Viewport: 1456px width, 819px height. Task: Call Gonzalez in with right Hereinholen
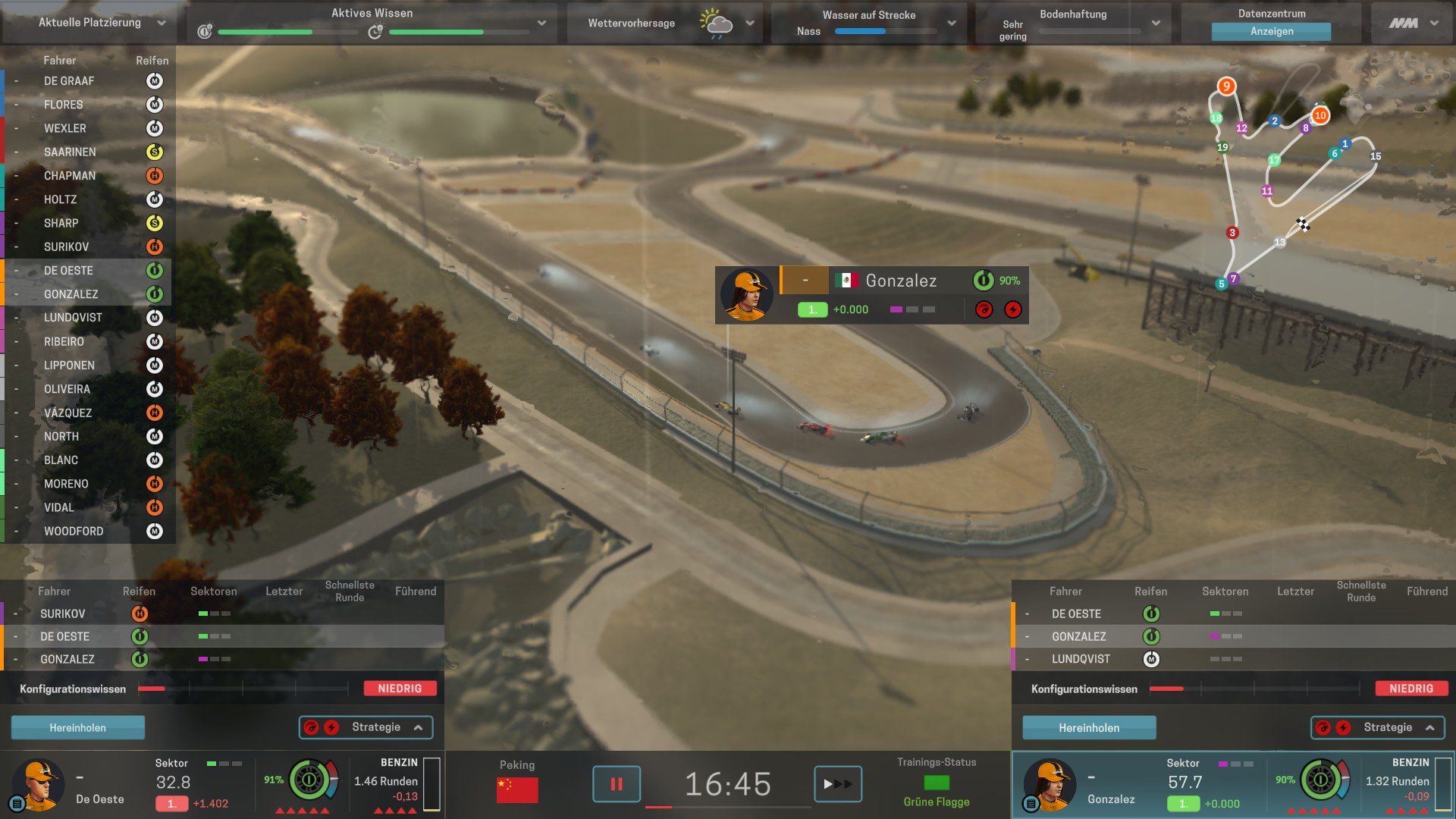pyautogui.click(x=1088, y=727)
